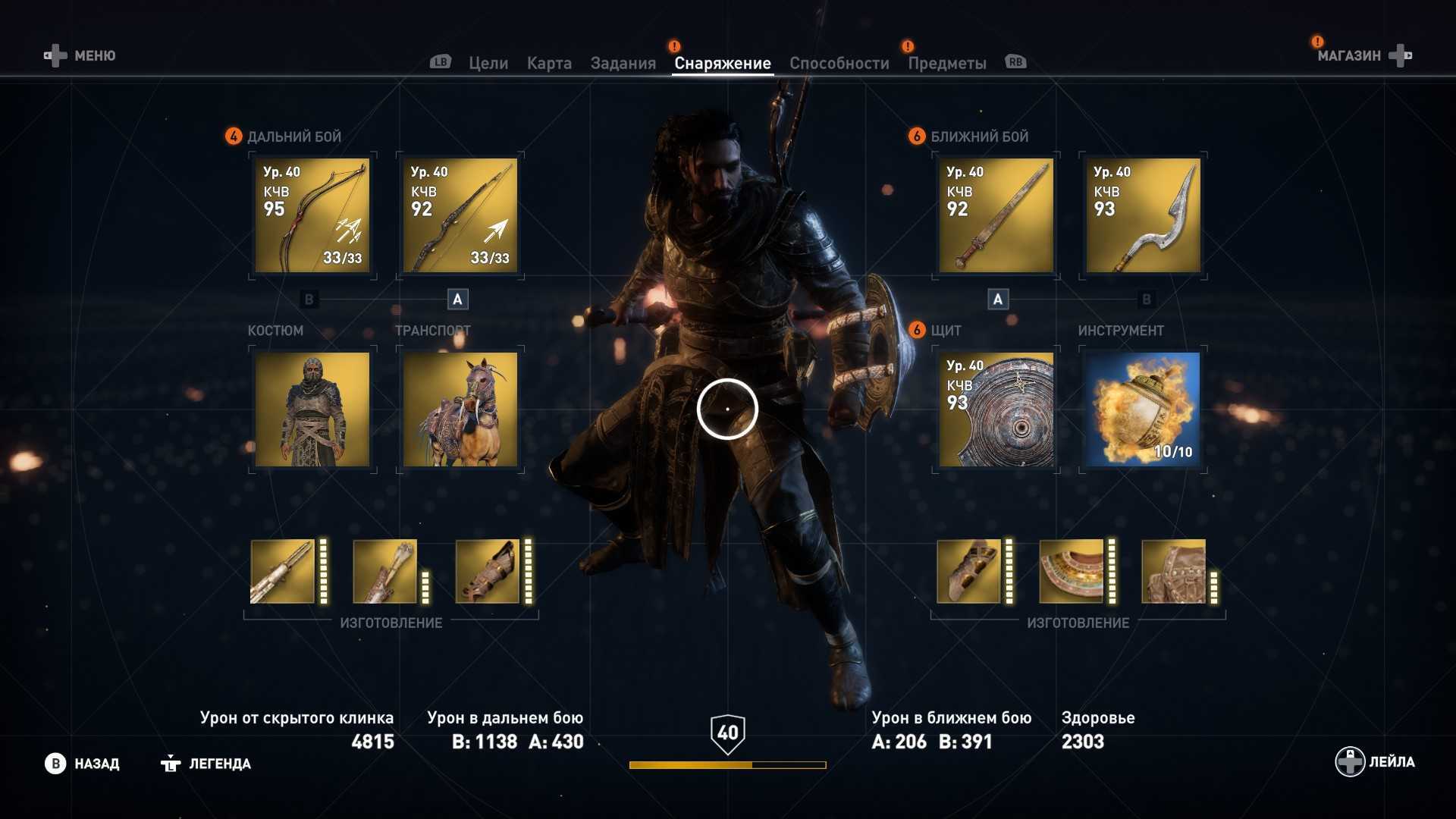Select the round shield slot under ЩИТ
Image resolution: width=1456 pixels, height=819 pixels.
[x=996, y=409]
